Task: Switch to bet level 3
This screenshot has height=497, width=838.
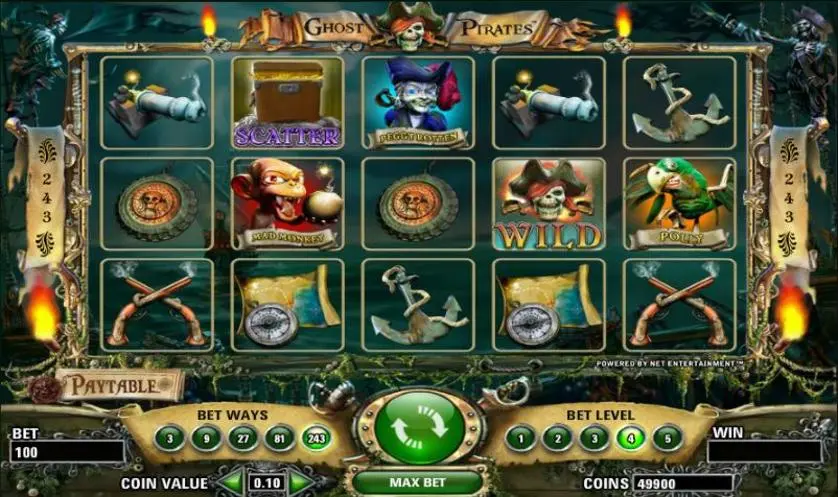Action: pyautogui.click(x=594, y=437)
